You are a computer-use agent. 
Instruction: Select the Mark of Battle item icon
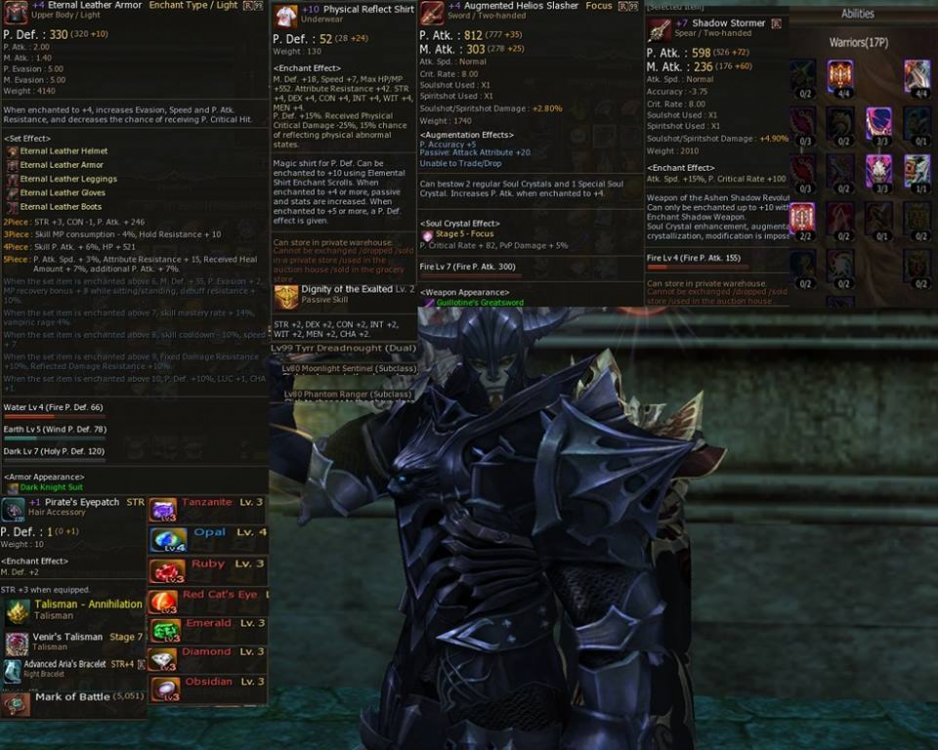15,703
